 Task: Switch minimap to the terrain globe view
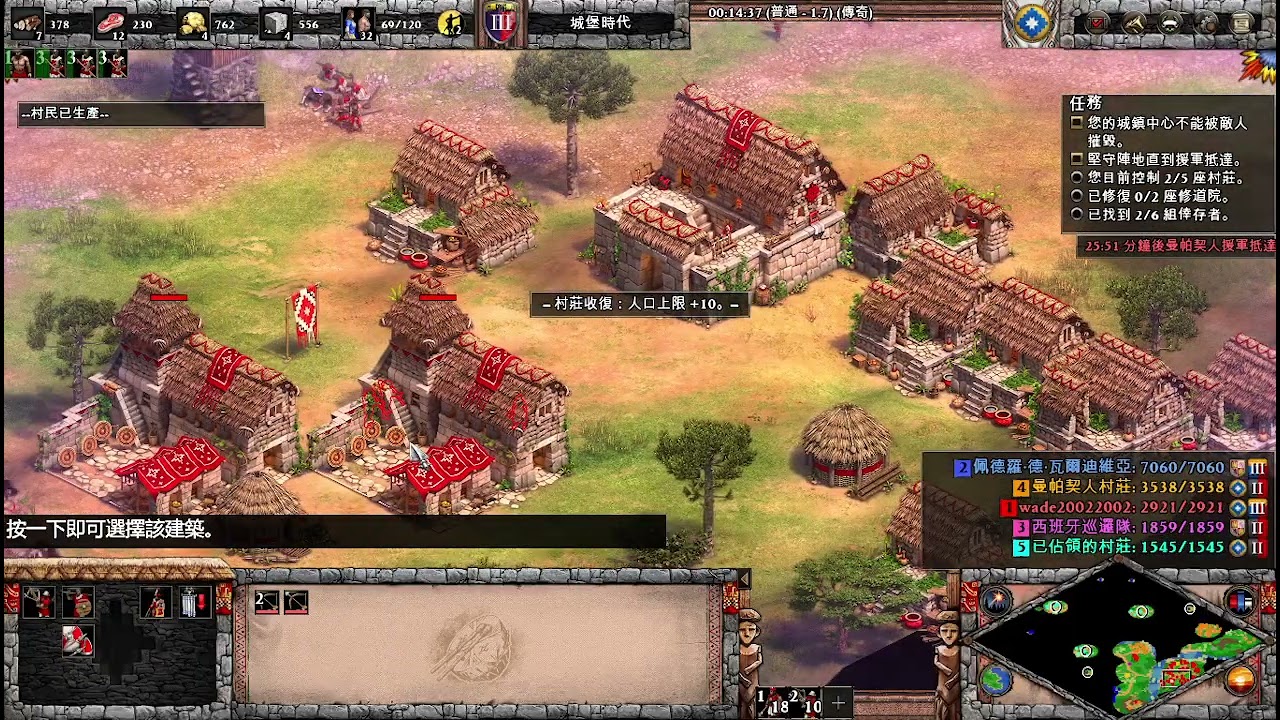point(996,680)
